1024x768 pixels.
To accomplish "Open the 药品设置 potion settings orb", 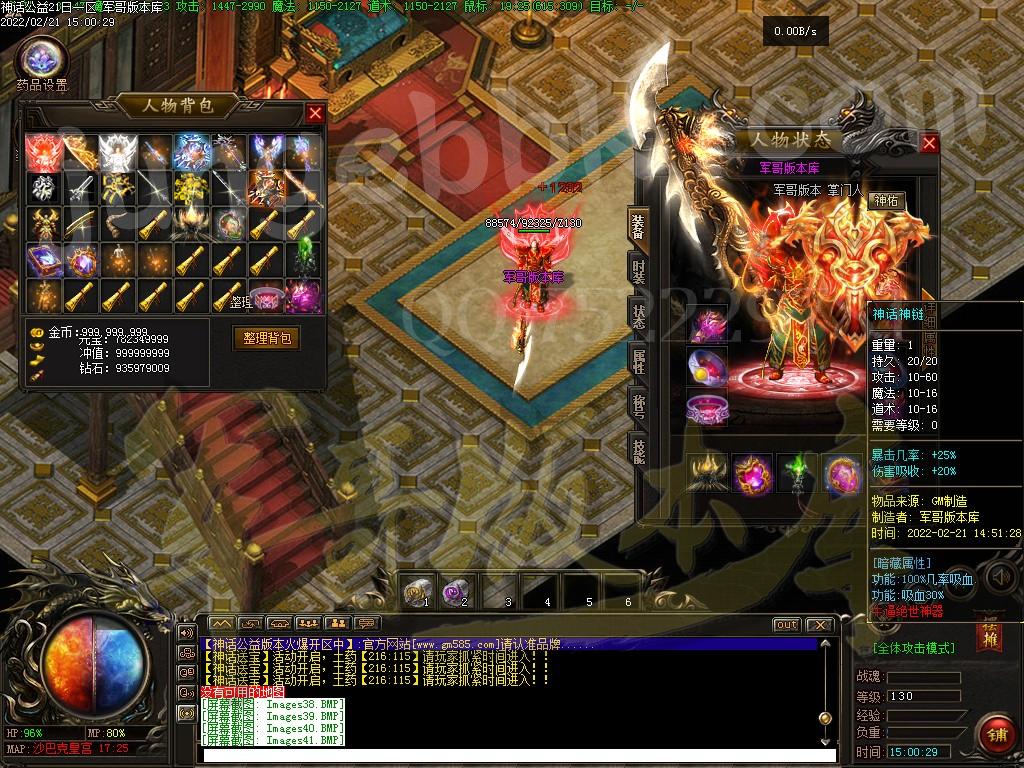I will pyautogui.click(x=42, y=58).
